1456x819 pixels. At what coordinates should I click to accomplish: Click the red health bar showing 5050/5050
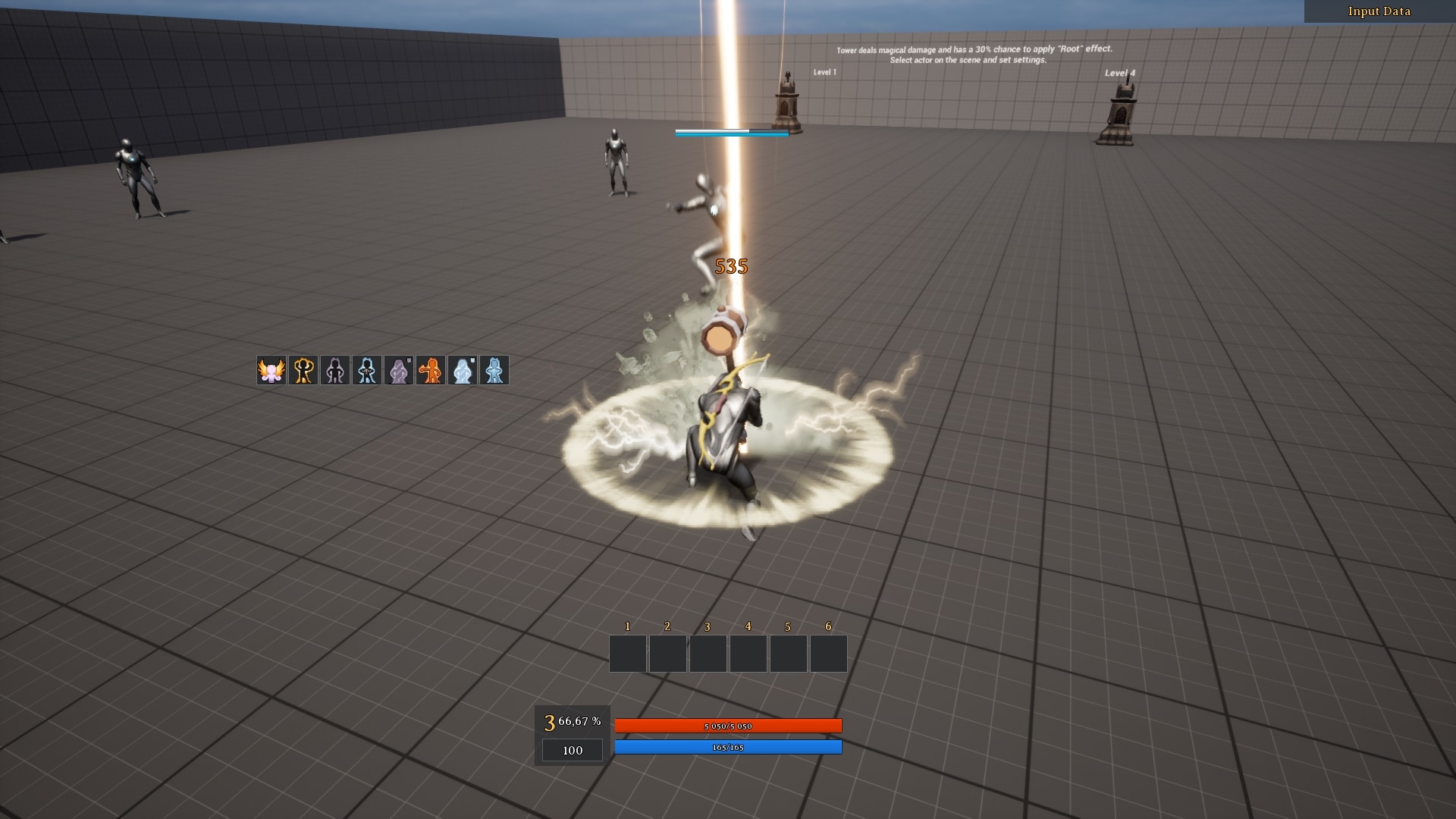[x=728, y=726]
